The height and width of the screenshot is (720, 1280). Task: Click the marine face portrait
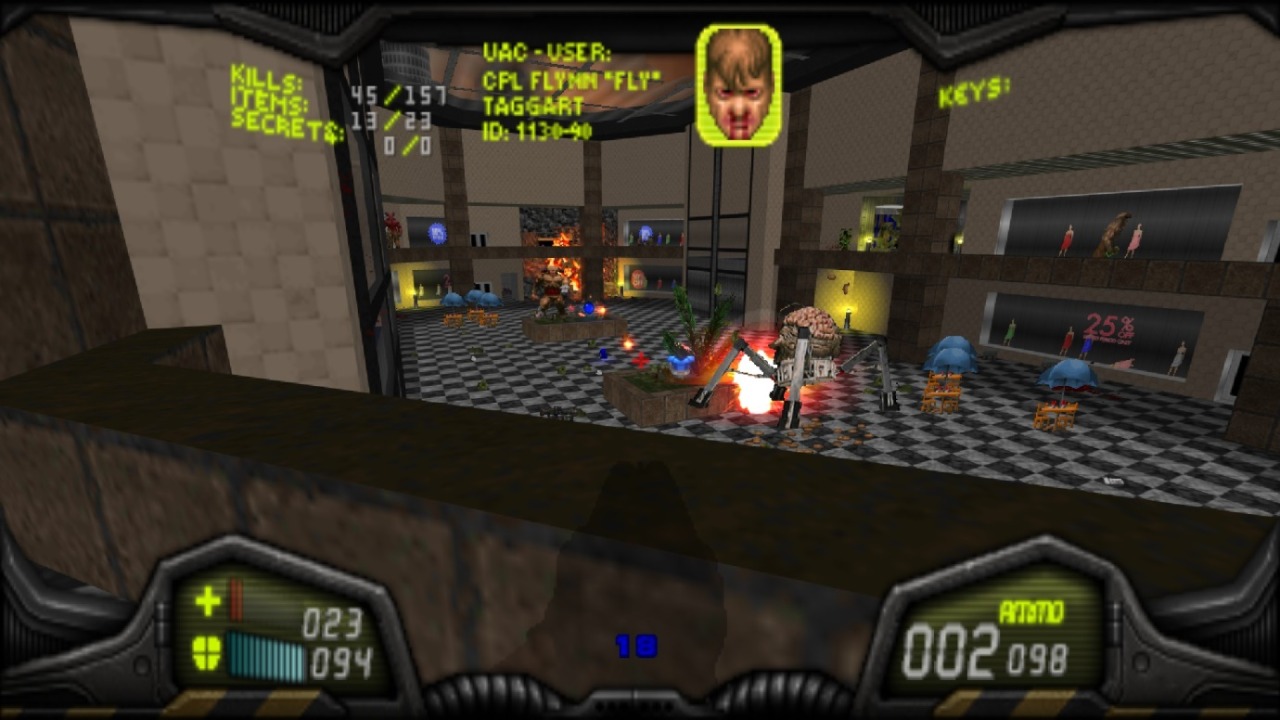pyautogui.click(x=738, y=86)
